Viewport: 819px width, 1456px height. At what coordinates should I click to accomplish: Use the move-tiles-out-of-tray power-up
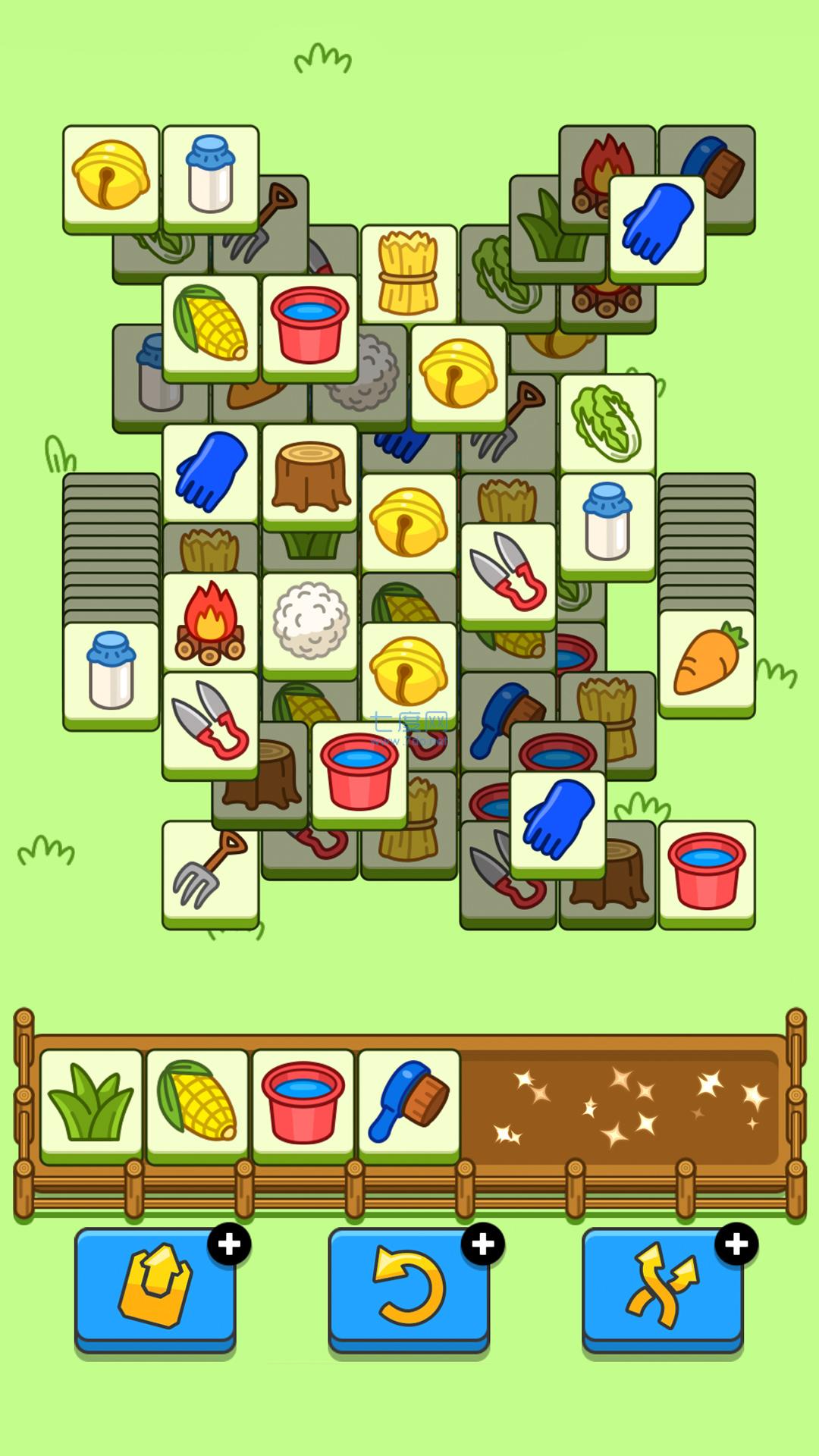155,1288
